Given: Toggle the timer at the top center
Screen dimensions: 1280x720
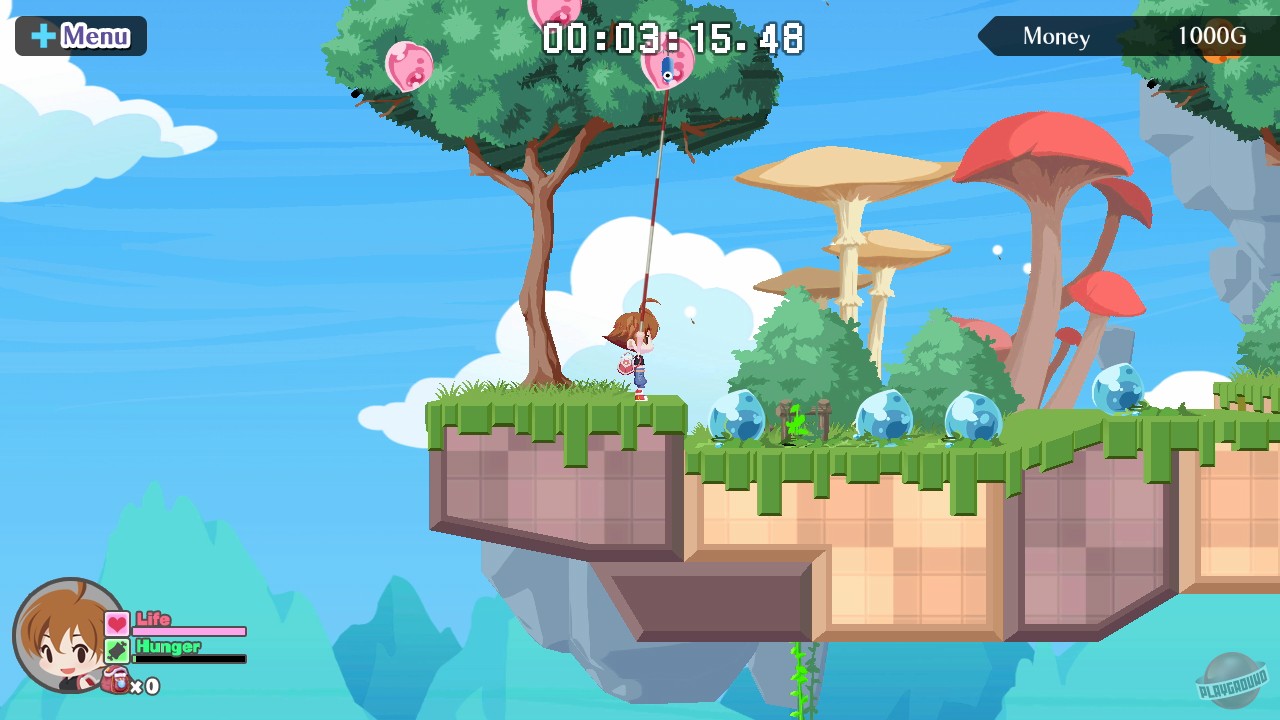Looking at the screenshot, I should pos(672,38).
